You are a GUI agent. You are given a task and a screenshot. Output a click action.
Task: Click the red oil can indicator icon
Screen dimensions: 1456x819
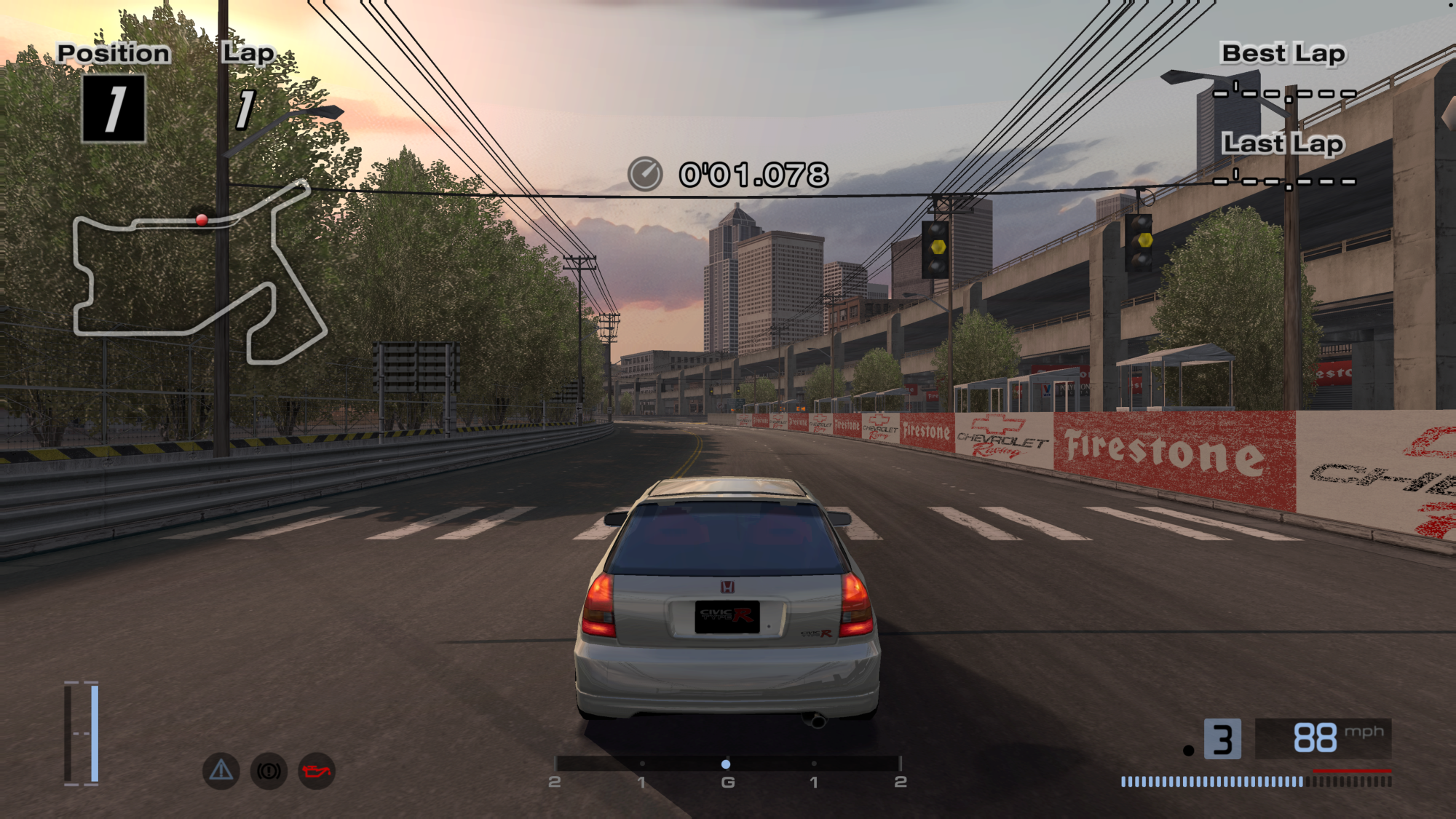point(317,771)
